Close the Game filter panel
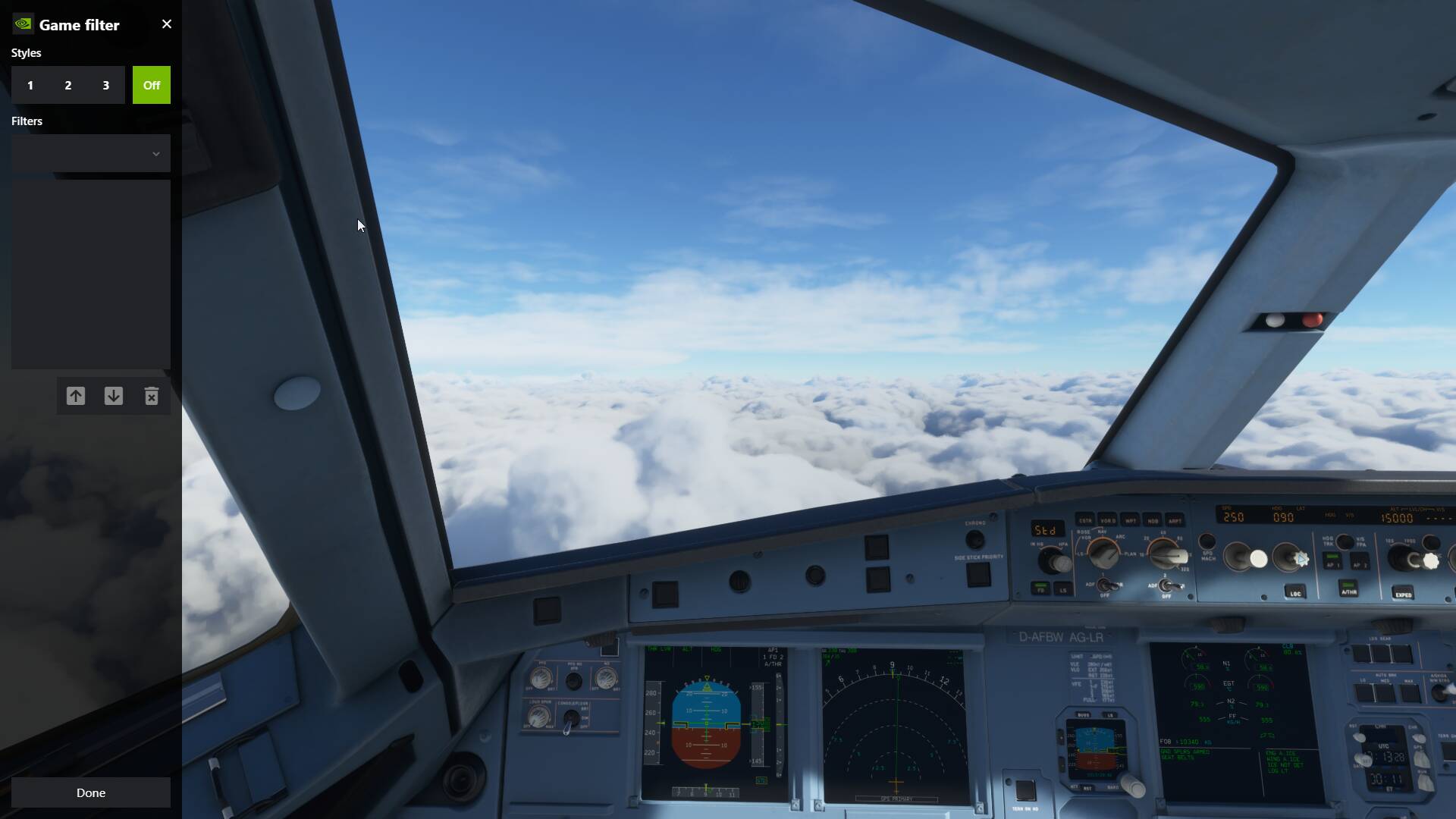The width and height of the screenshot is (1456, 819). (167, 24)
